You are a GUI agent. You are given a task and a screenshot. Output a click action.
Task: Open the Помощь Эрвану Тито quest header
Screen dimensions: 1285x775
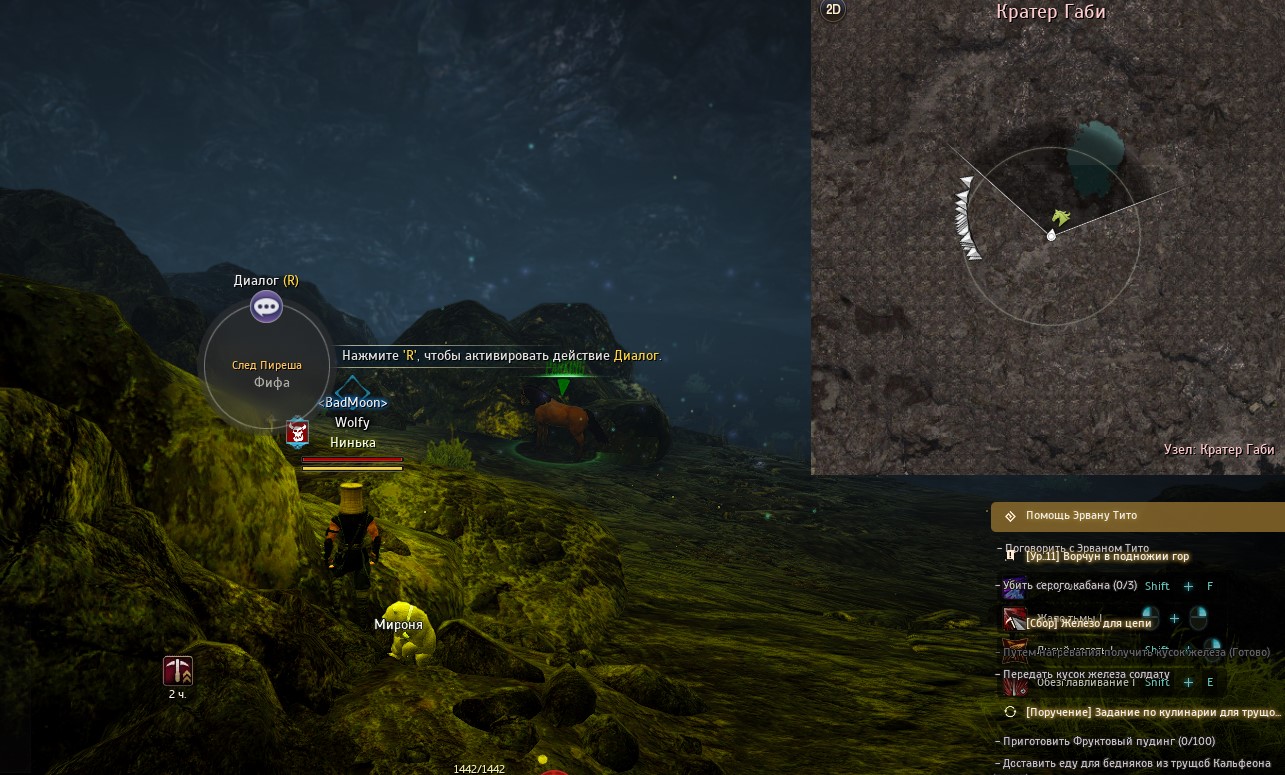pos(1080,516)
